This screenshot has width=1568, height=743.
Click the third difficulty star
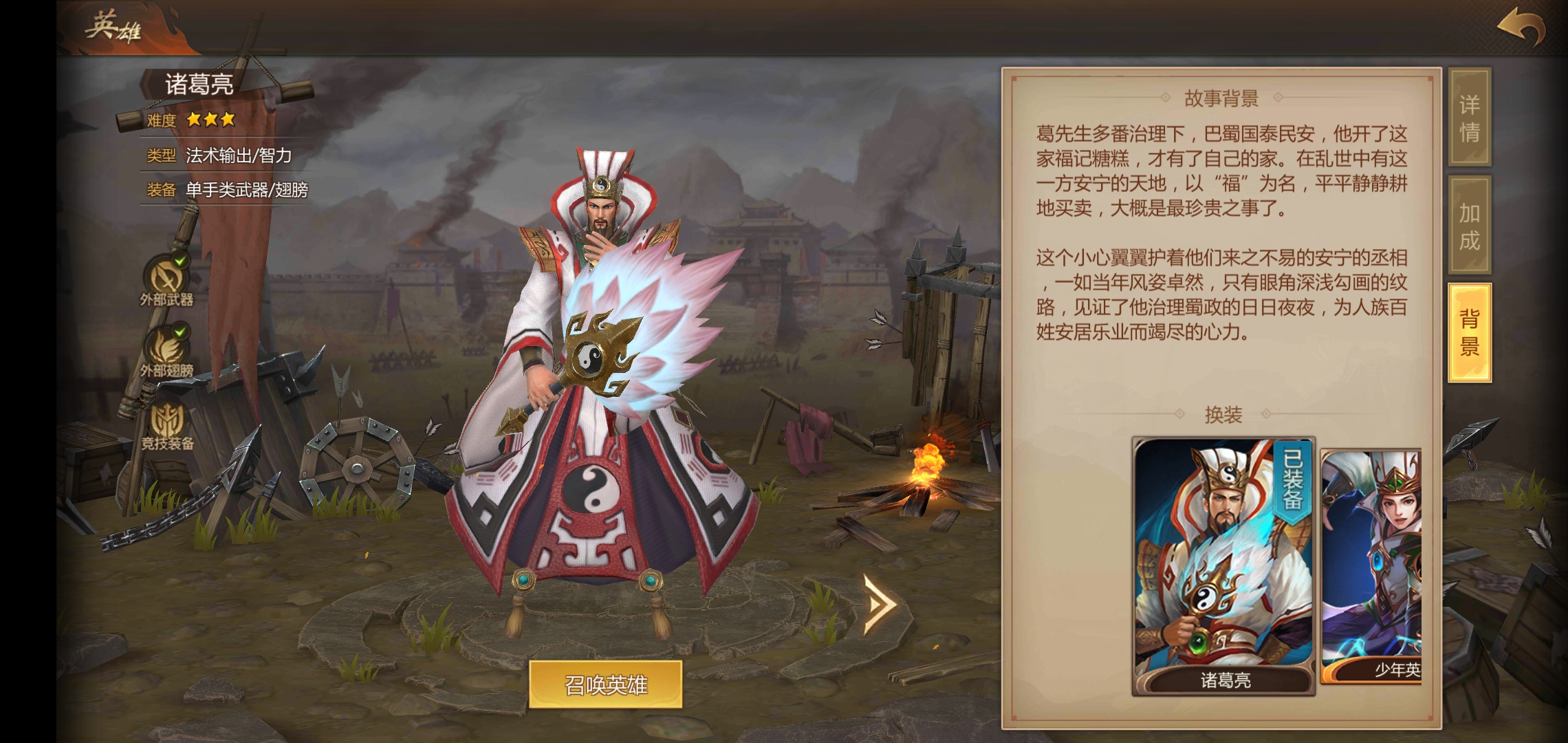click(227, 120)
